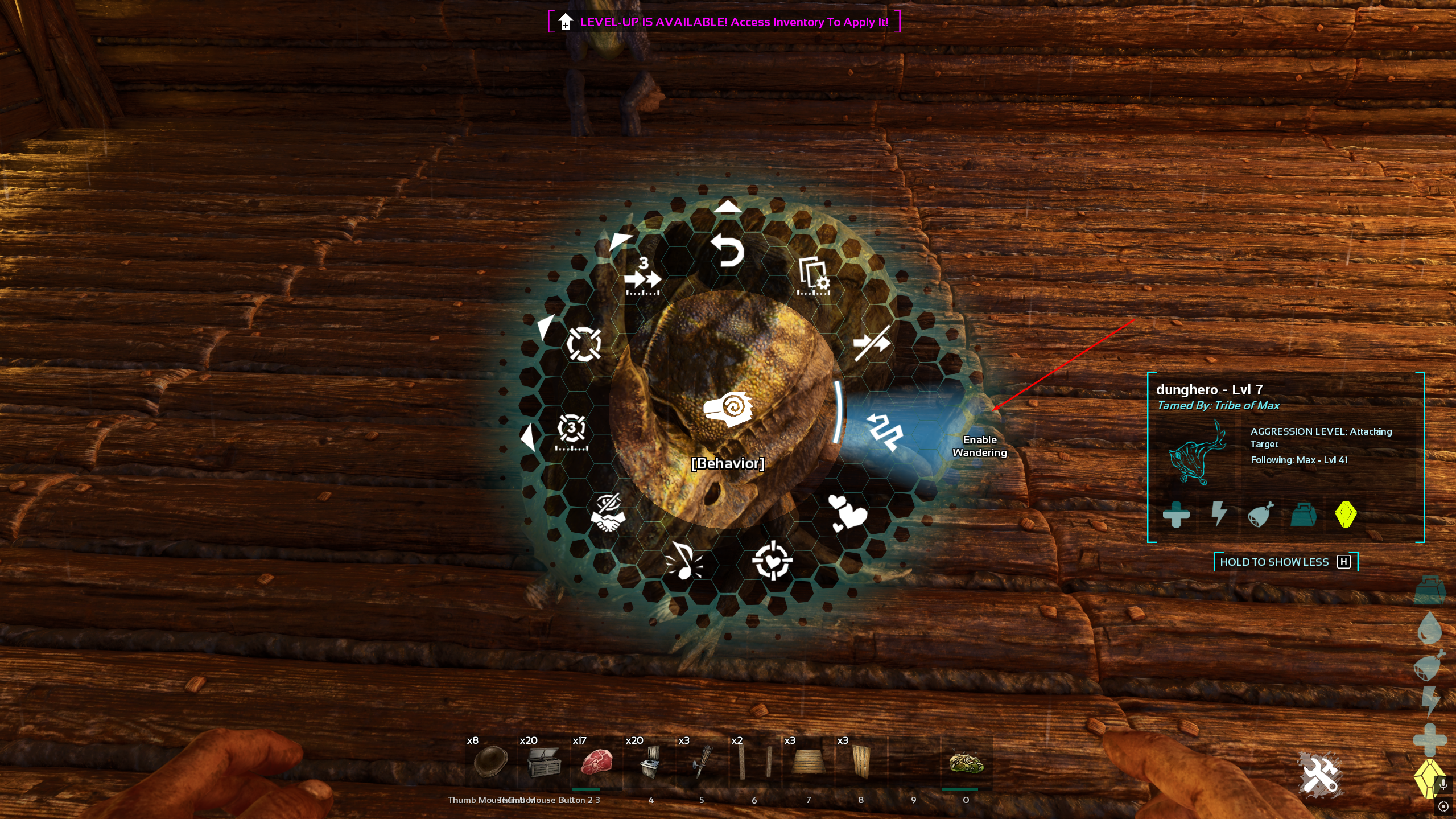Open the copy settings pages-with-gear option

tap(814, 276)
